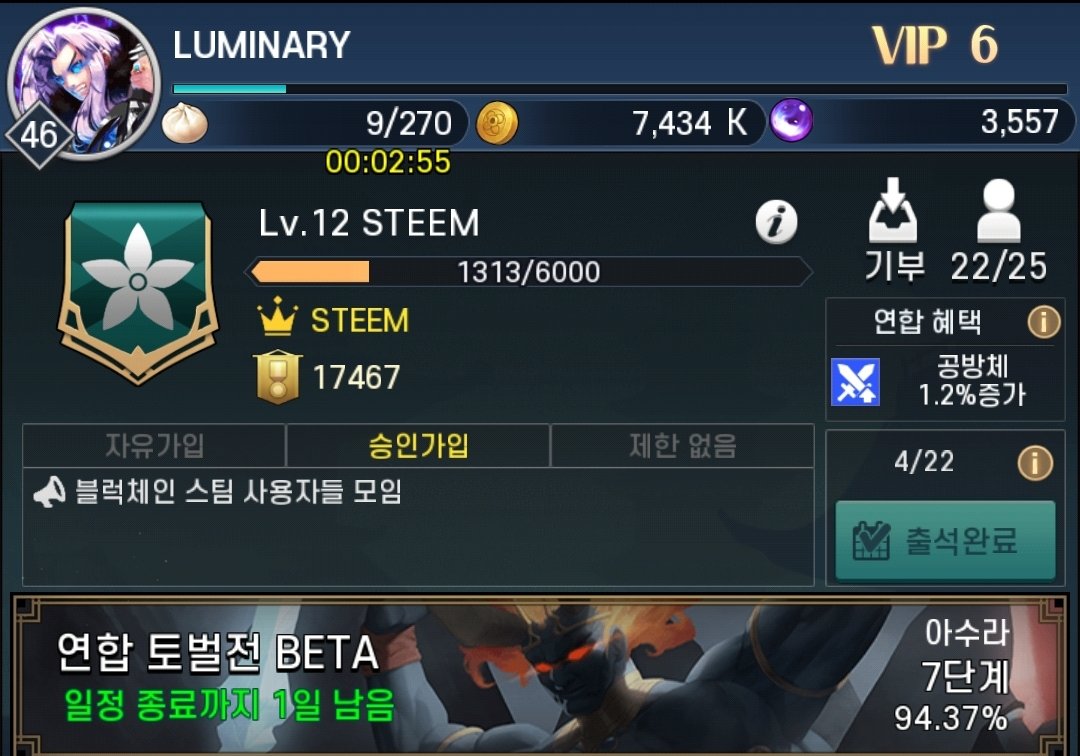Tap the purple orb gem icon

pyautogui.click(x=791, y=121)
